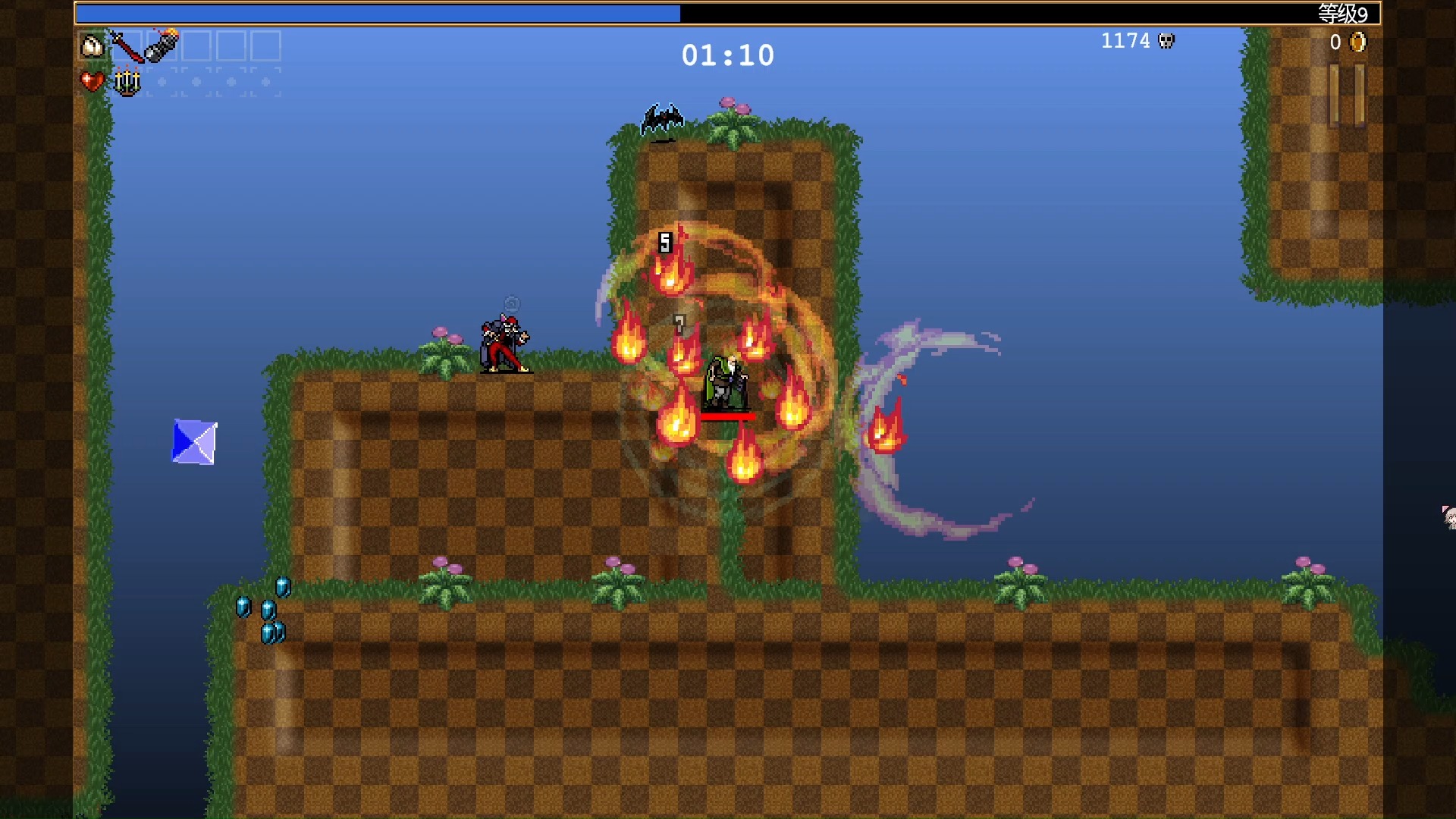Image resolution: width=1456 pixels, height=819 pixels.
Task: Select the garlic weapon icon
Action: click(x=93, y=46)
